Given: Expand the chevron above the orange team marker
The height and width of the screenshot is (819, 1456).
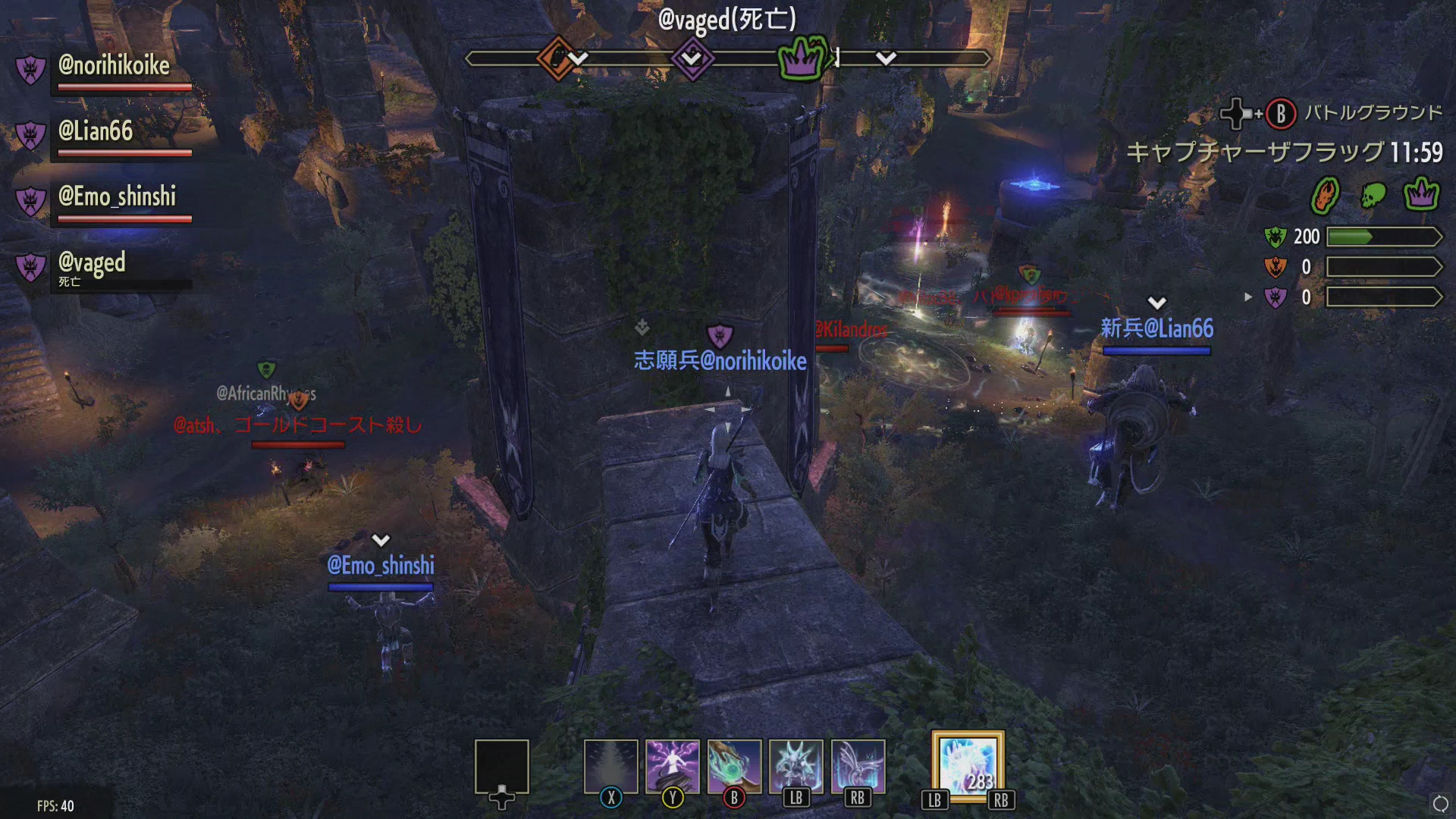Looking at the screenshot, I should [579, 57].
